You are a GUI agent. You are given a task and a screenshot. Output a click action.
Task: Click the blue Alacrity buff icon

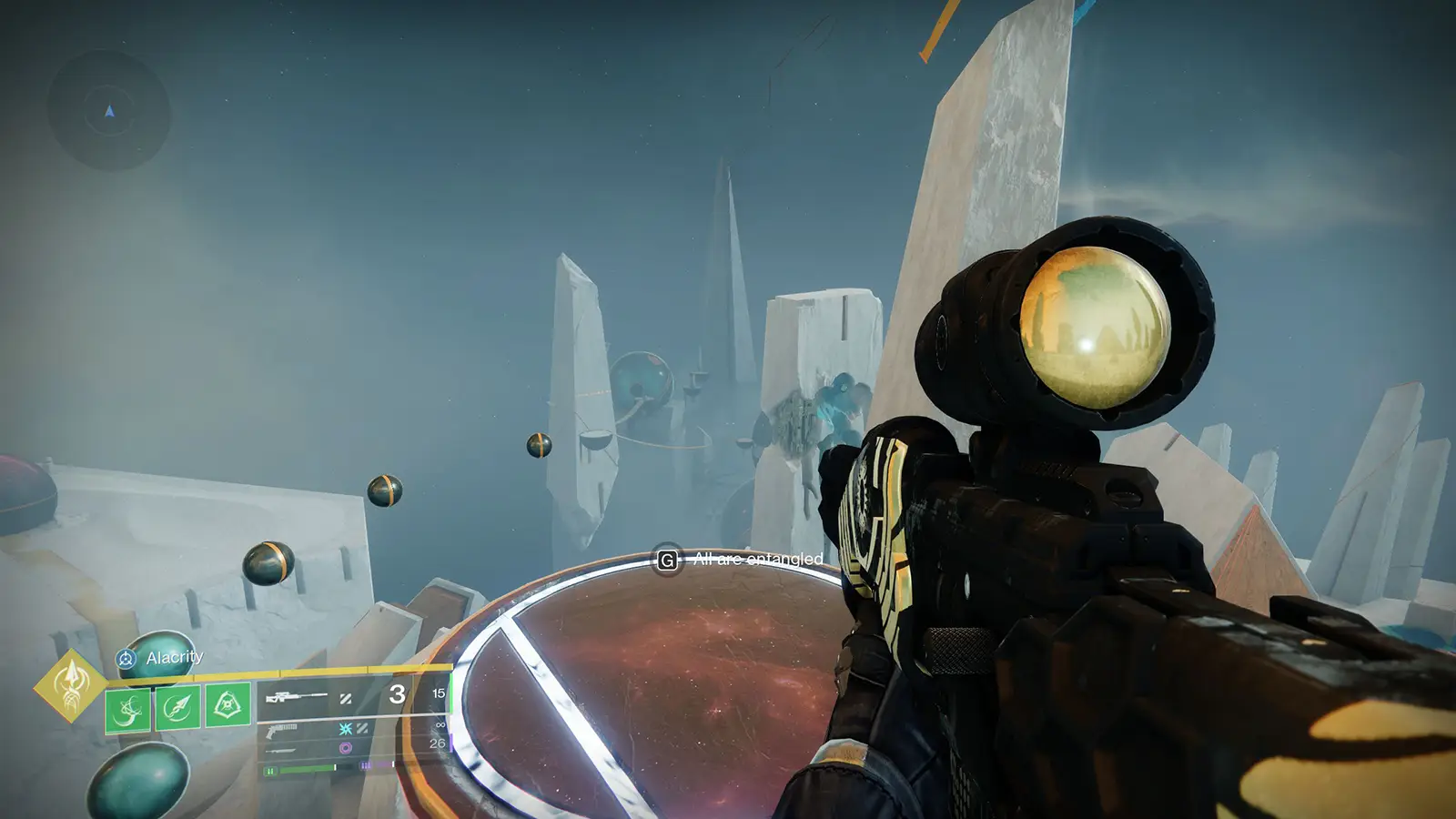coord(126,659)
